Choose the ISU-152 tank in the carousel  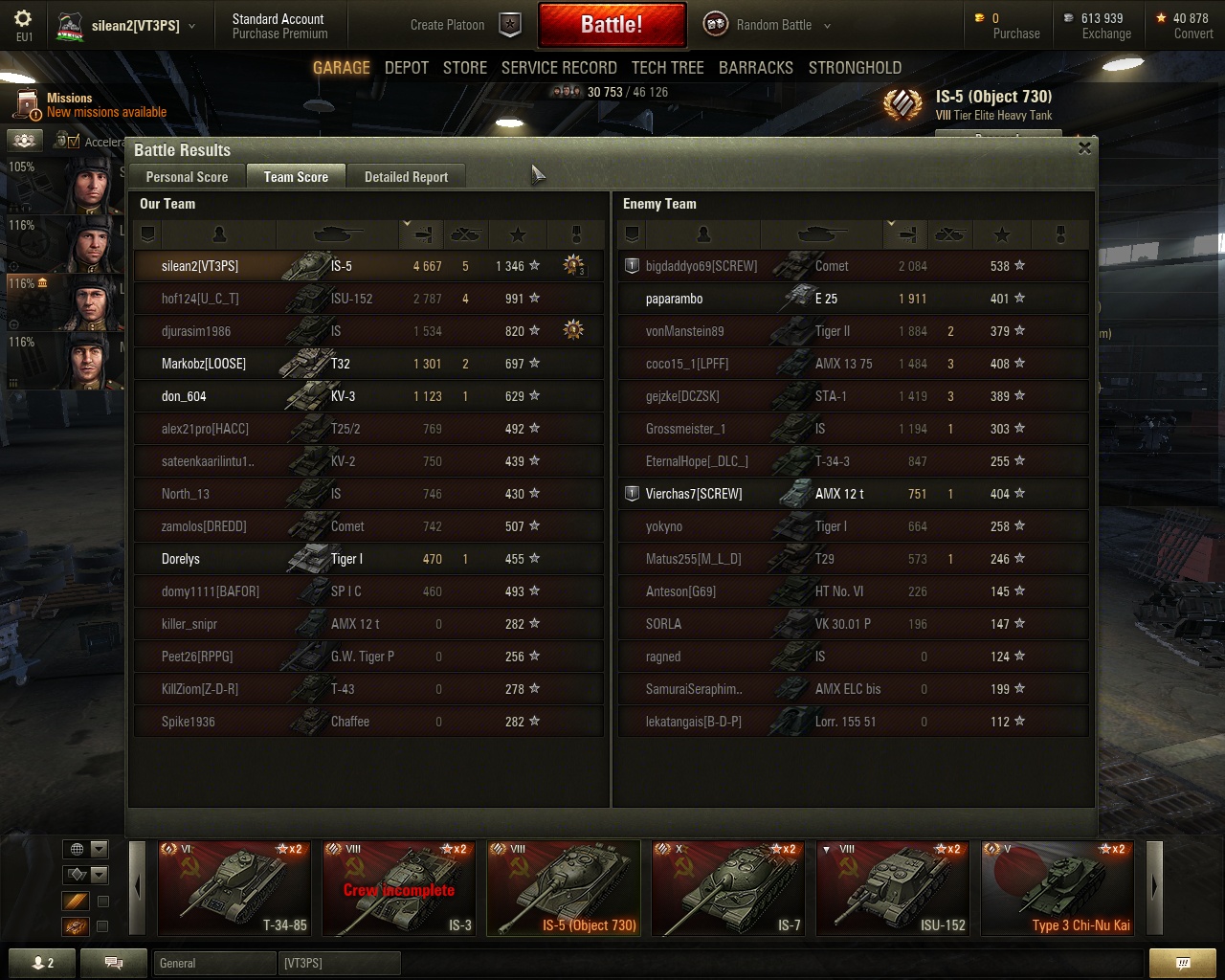tap(892, 887)
